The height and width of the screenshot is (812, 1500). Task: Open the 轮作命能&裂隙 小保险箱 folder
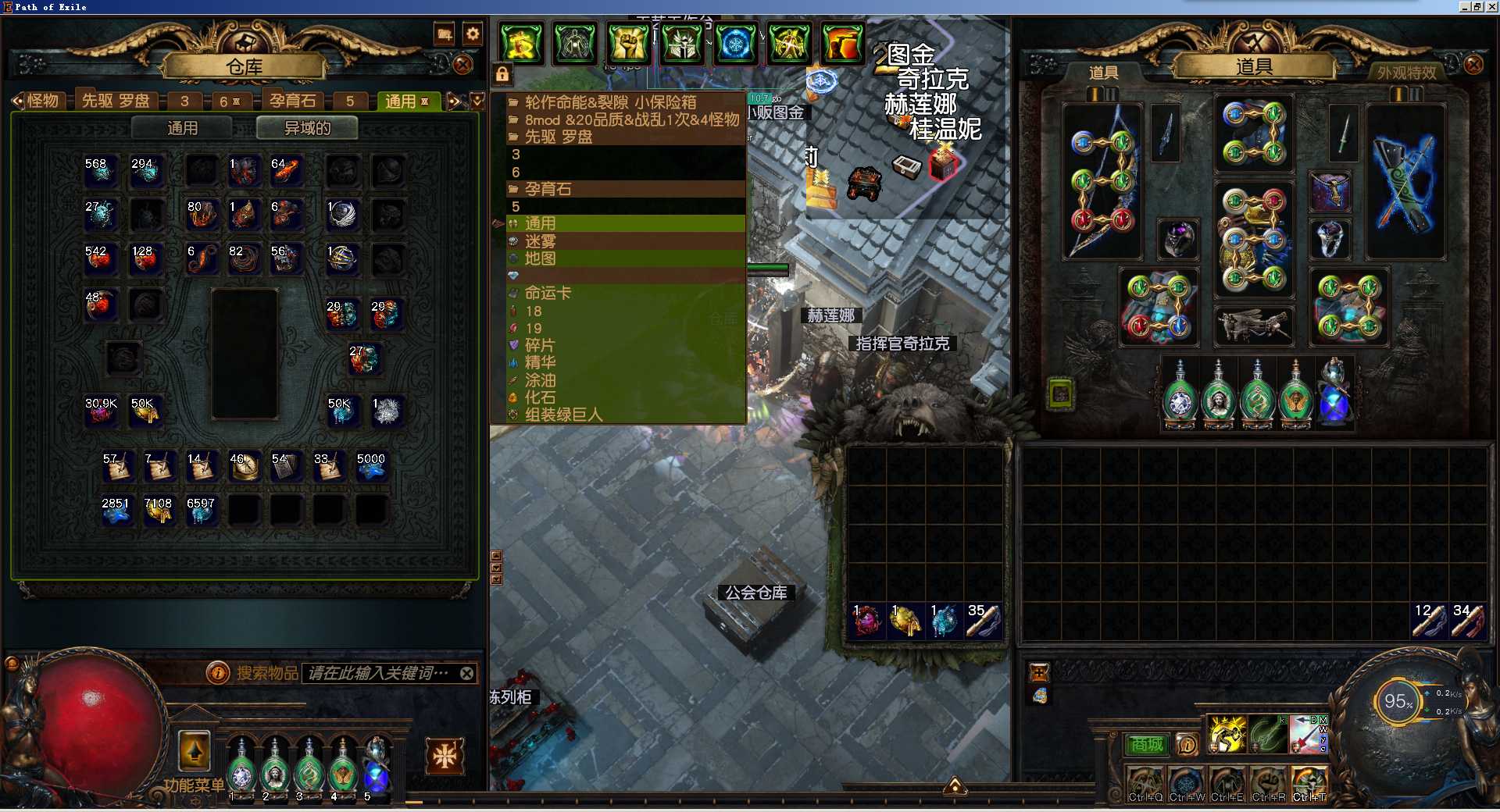[x=610, y=102]
